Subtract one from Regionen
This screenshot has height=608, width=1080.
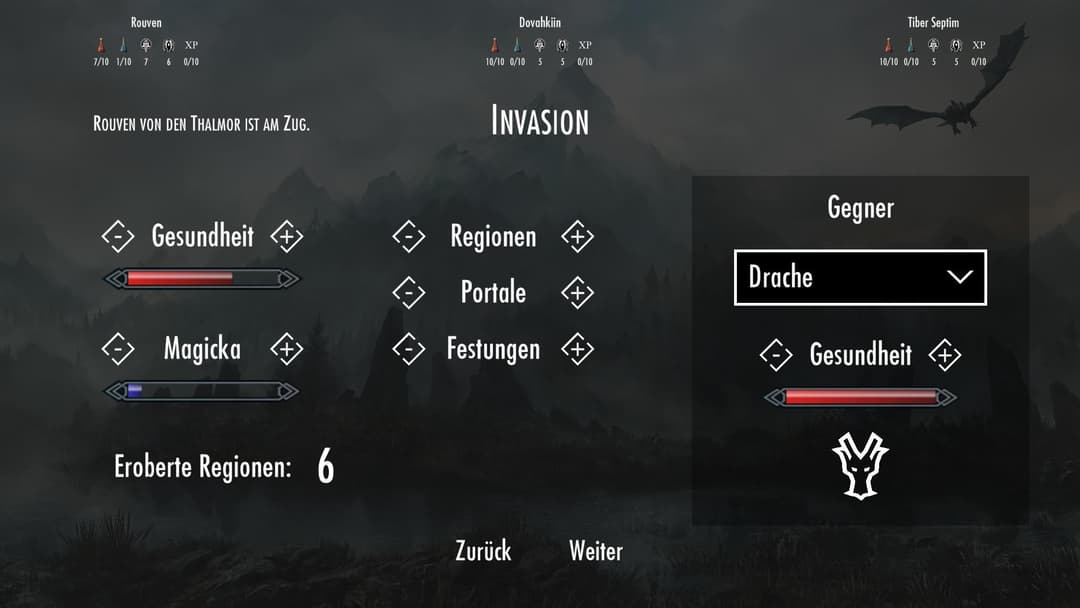pos(409,237)
